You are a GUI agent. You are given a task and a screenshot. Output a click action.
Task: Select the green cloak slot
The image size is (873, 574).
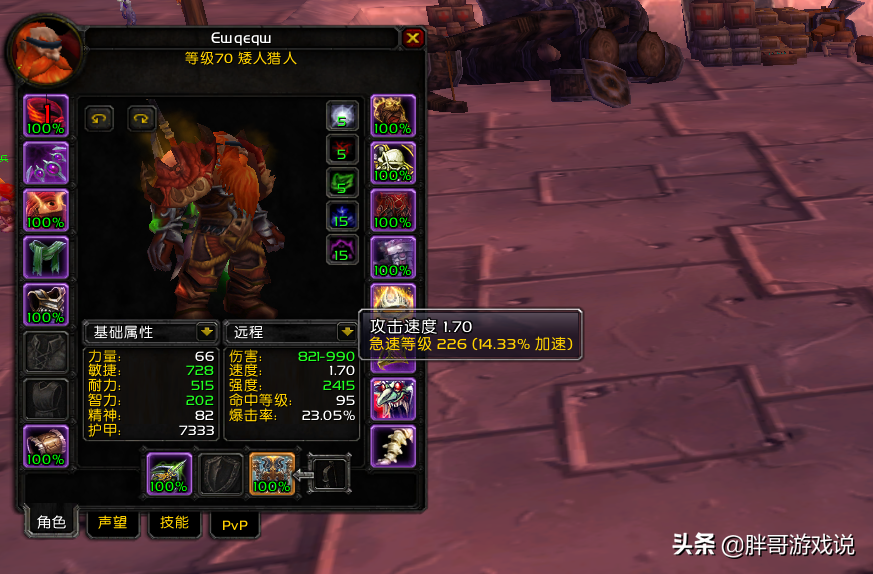(x=46, y=257)
